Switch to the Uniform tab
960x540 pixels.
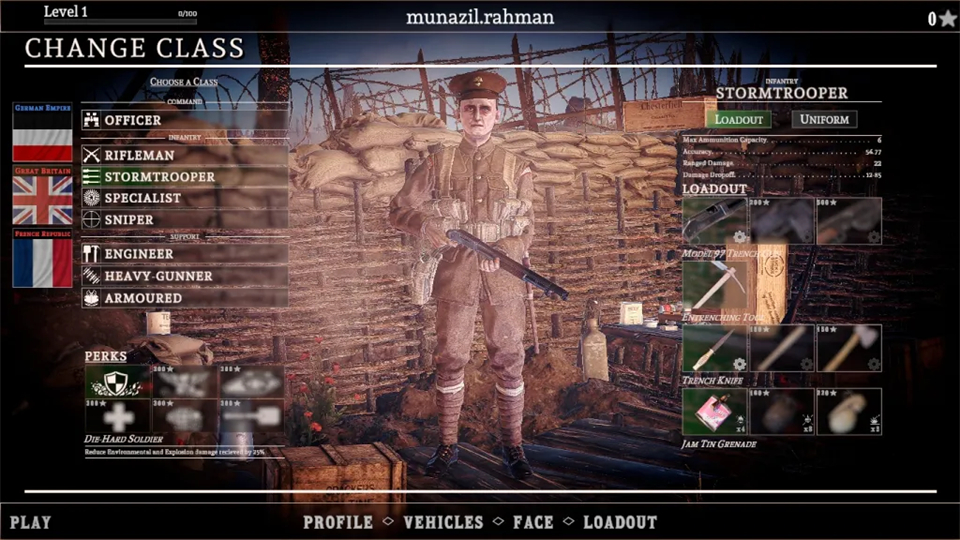click(x=824, y=119)
